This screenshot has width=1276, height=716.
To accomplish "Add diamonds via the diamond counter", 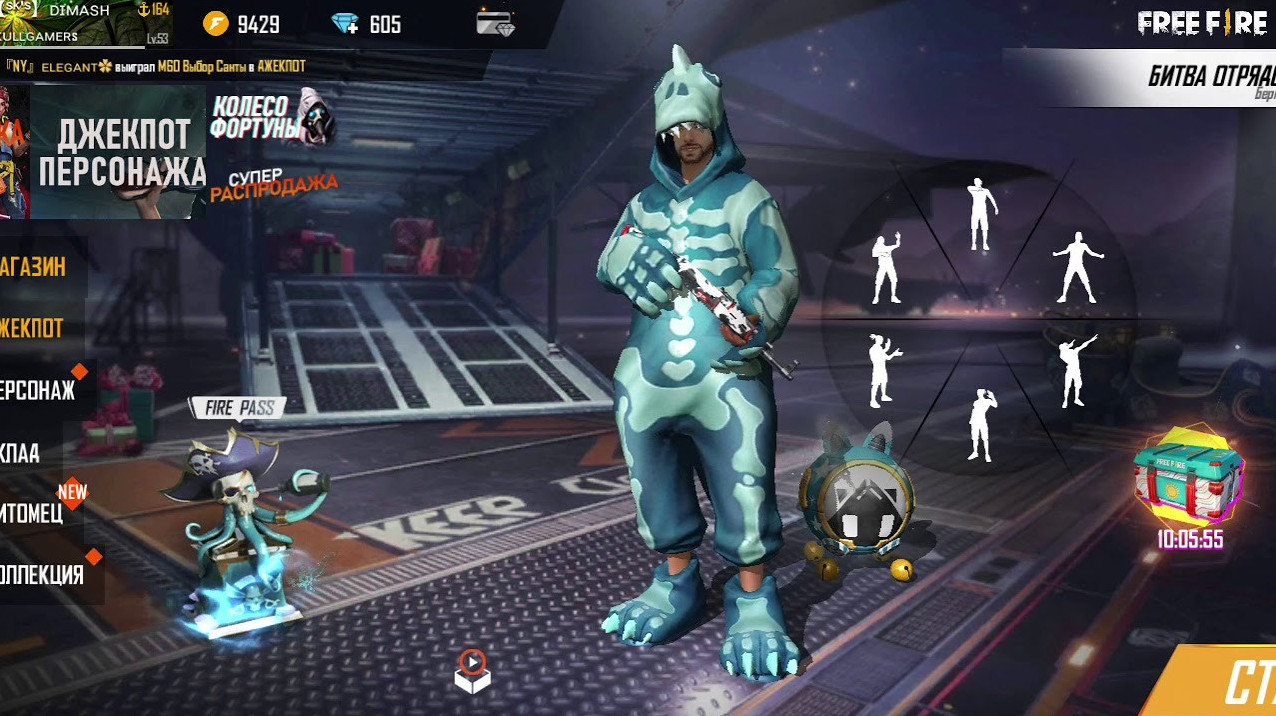I will [x=368, y=24].
